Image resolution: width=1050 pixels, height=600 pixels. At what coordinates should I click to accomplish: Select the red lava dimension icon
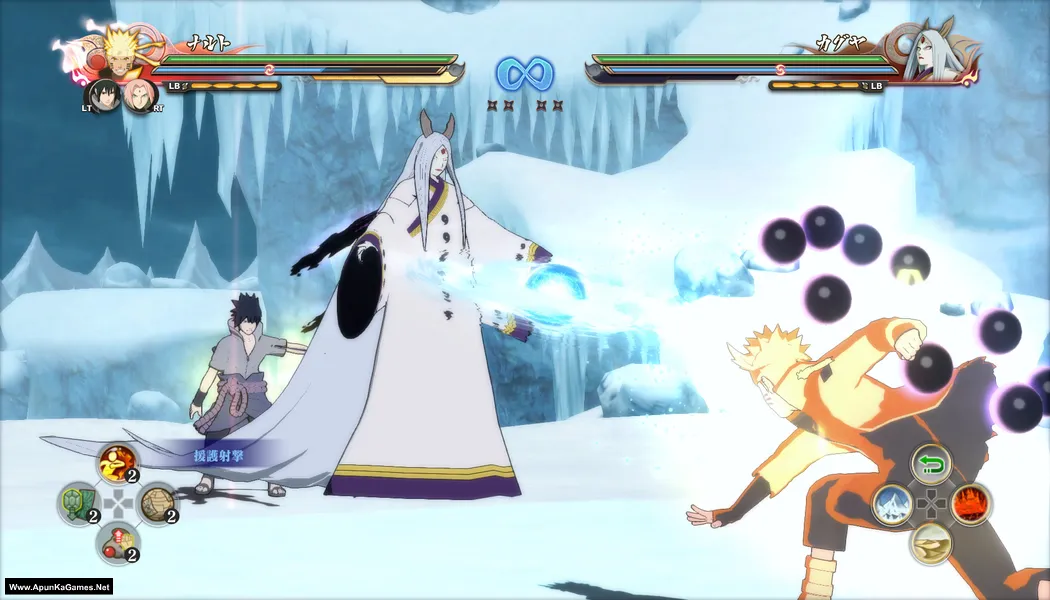point(970,503)
